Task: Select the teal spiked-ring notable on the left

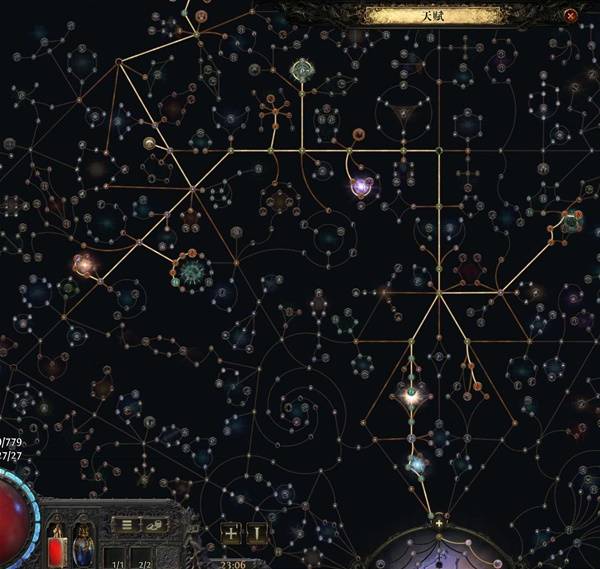Action: tap(192, 270)
